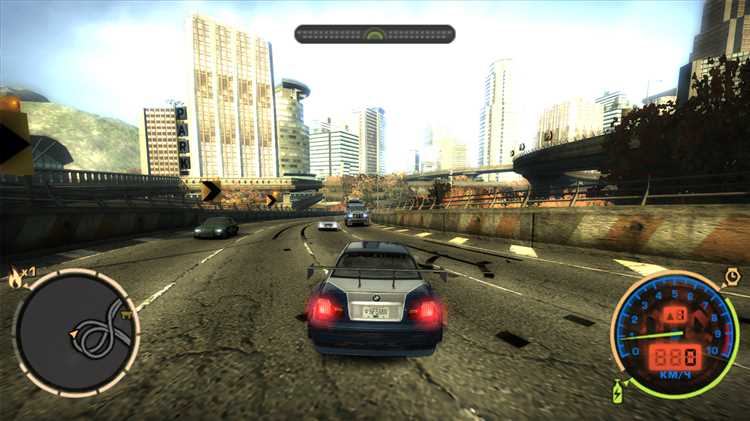Activate the speedbreaker stopwatch icon
The height and width of the screenshot is (421, 750).
pos(732,276)
